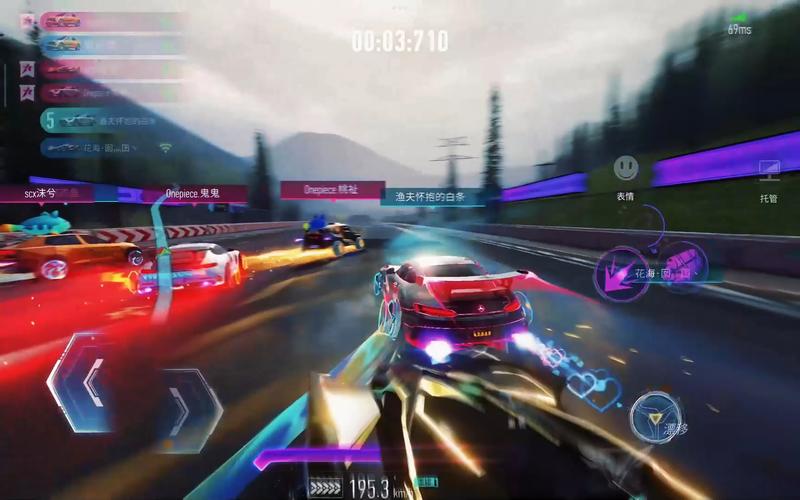Open the 表情 smiley emote menu
The height and width of the screenshot is (500, 800).
click(x=626, y=167)
